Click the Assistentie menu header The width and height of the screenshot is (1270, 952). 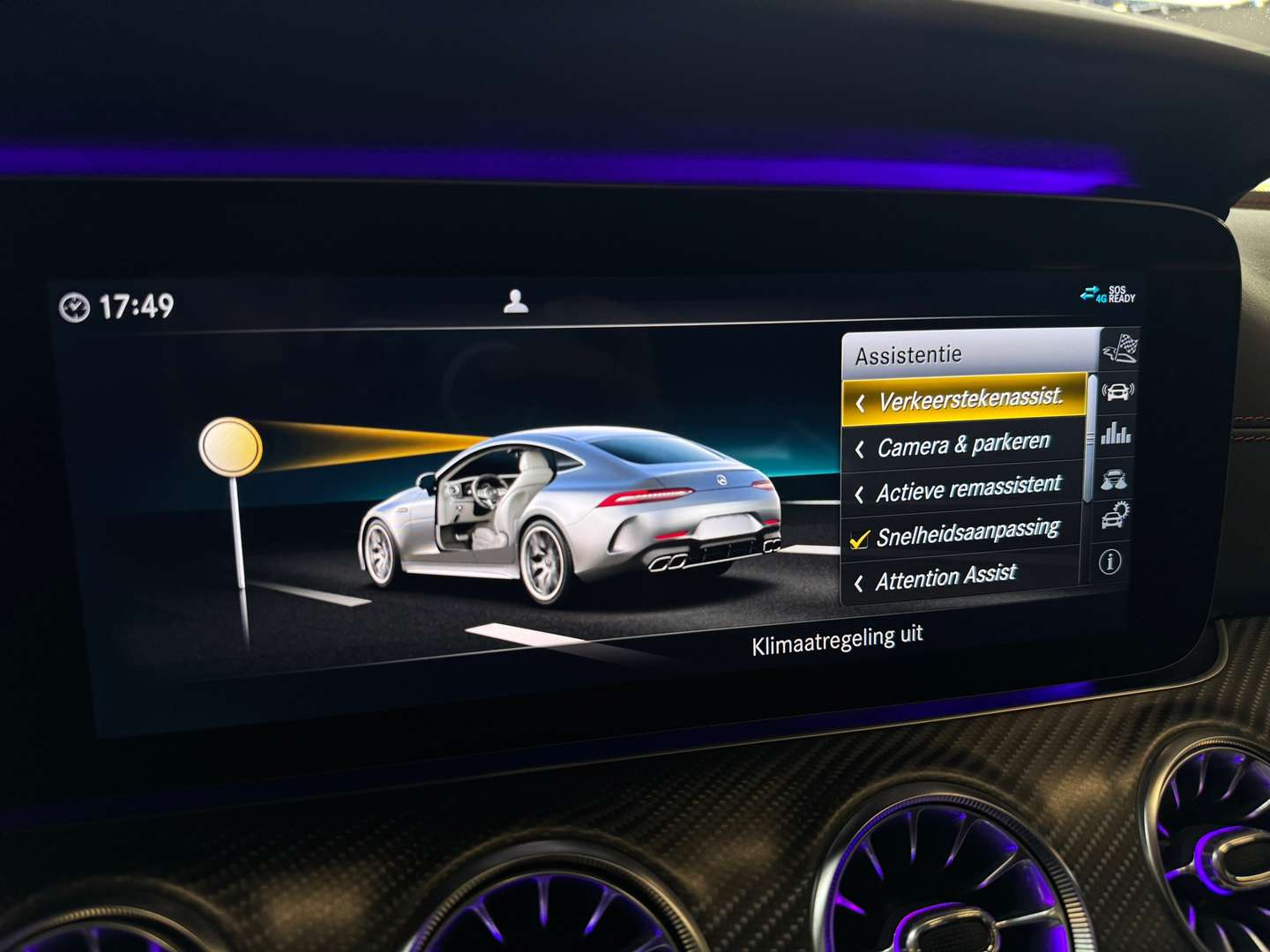tap(908, 355)
